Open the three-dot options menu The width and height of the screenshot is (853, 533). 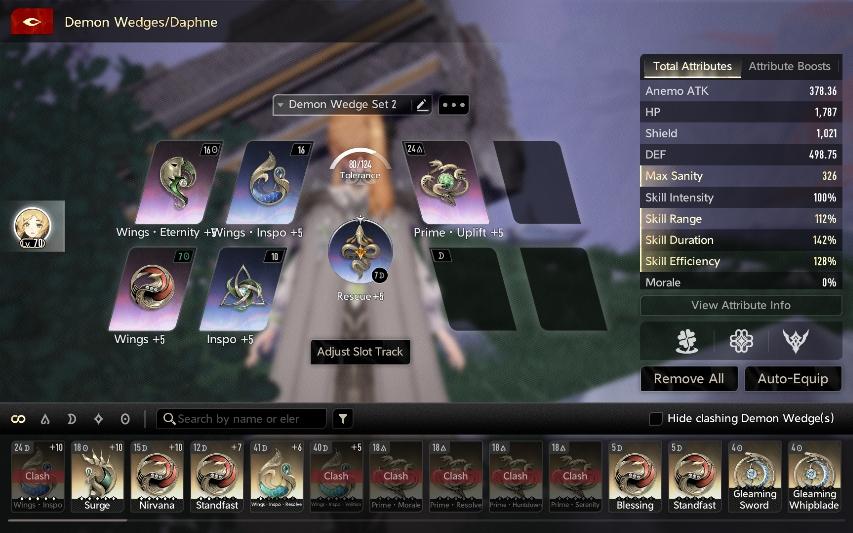[x=453, y=105]
